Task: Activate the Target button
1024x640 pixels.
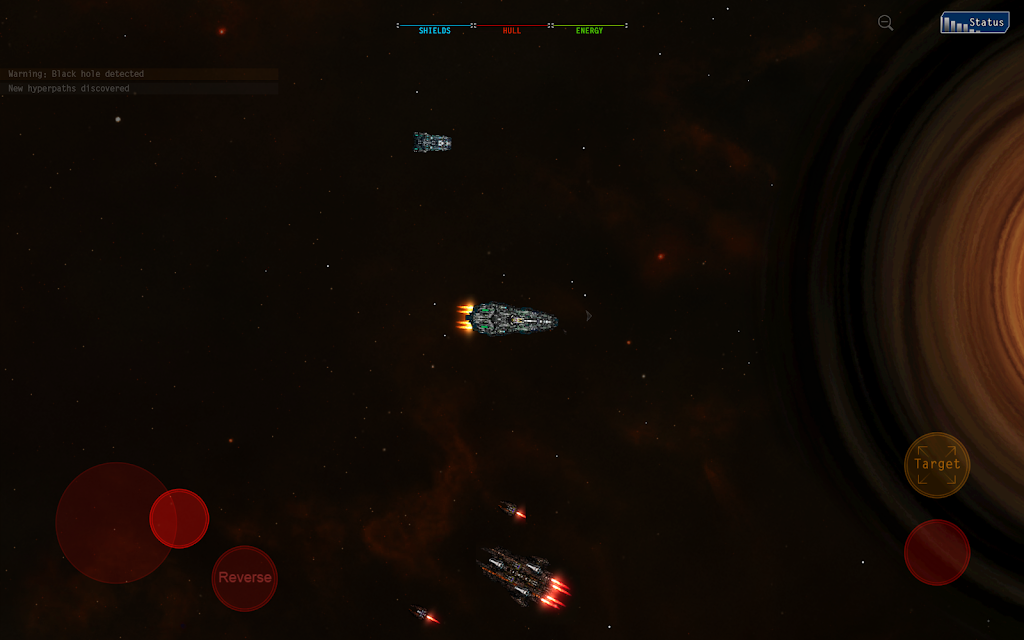Action: (x=937, y=464)
